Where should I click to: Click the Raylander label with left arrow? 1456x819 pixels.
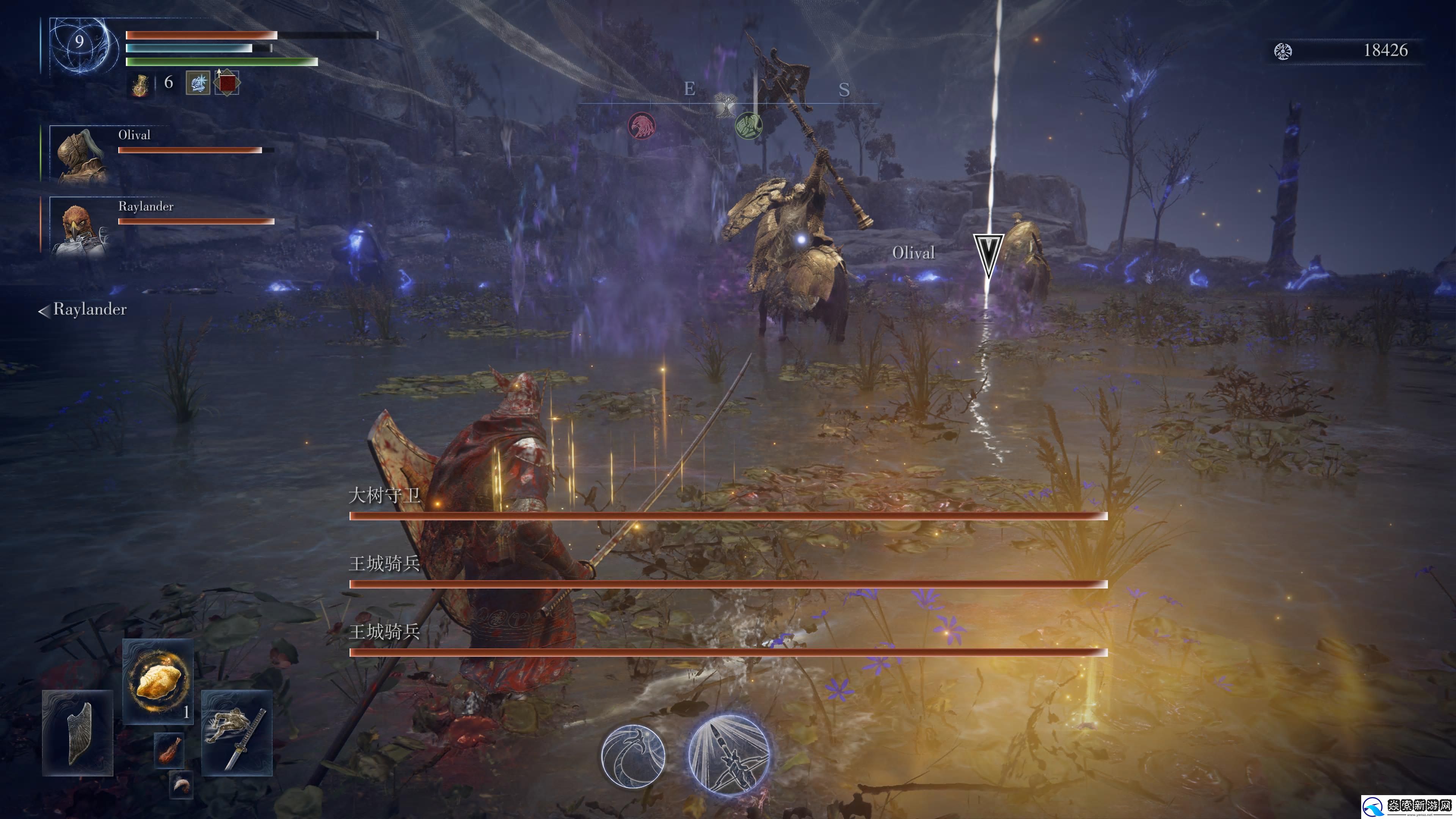(x=83, y=310)
